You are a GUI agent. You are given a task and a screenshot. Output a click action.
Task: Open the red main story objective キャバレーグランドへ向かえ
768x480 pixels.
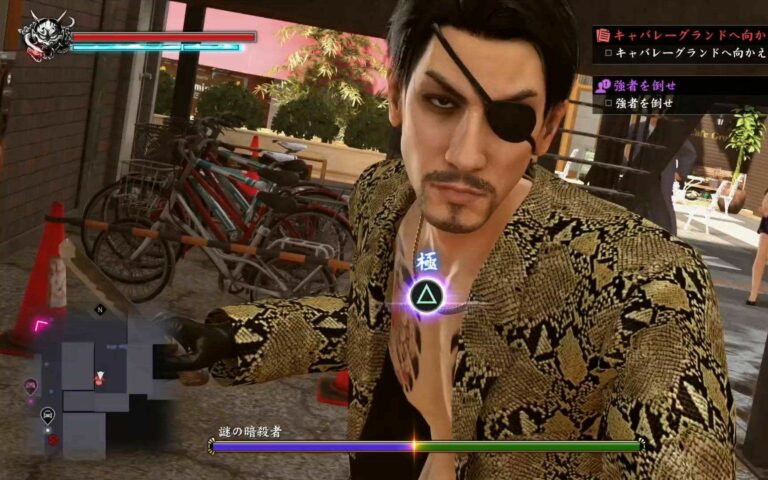[x=679, y=33]
